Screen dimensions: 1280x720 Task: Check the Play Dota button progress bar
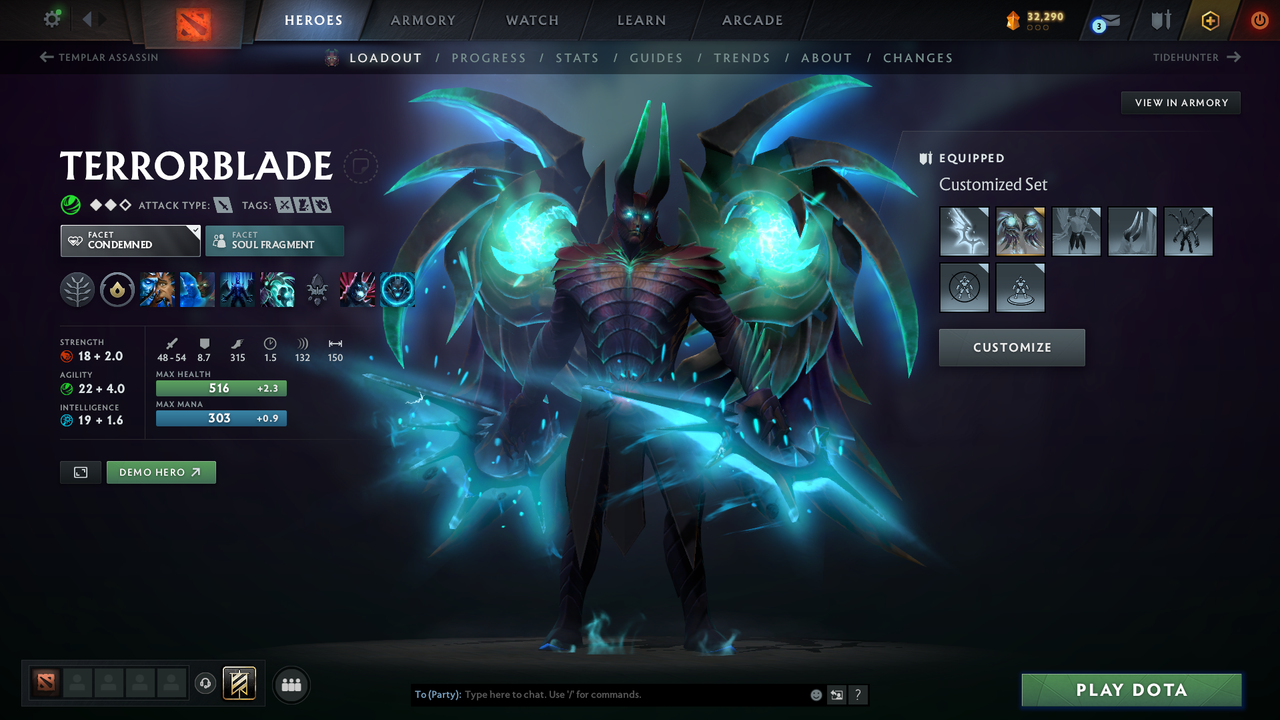point(1131,689)
